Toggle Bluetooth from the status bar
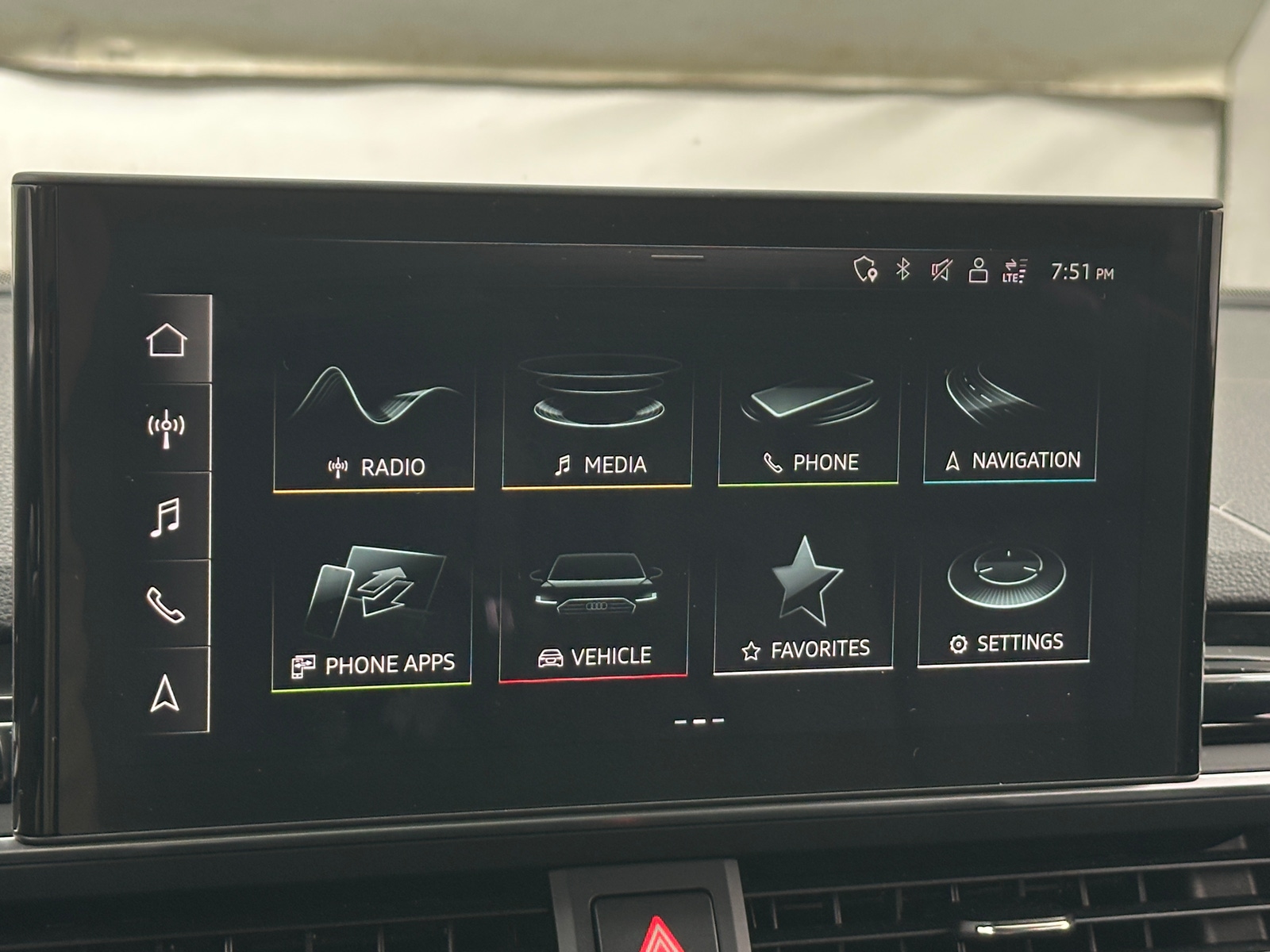Screen dimensions: 1270x952 click(902, 270)
